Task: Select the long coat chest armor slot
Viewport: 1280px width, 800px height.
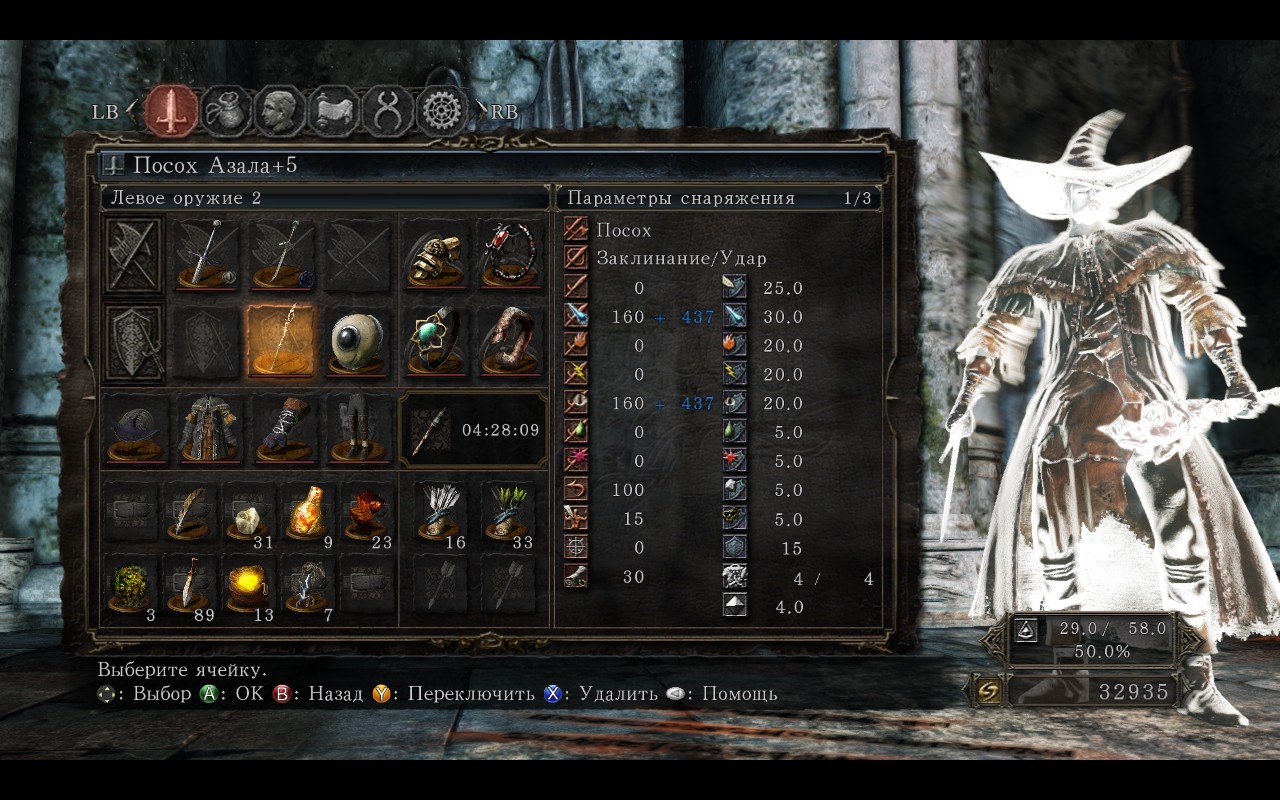Action: click(x=207, y=429)
